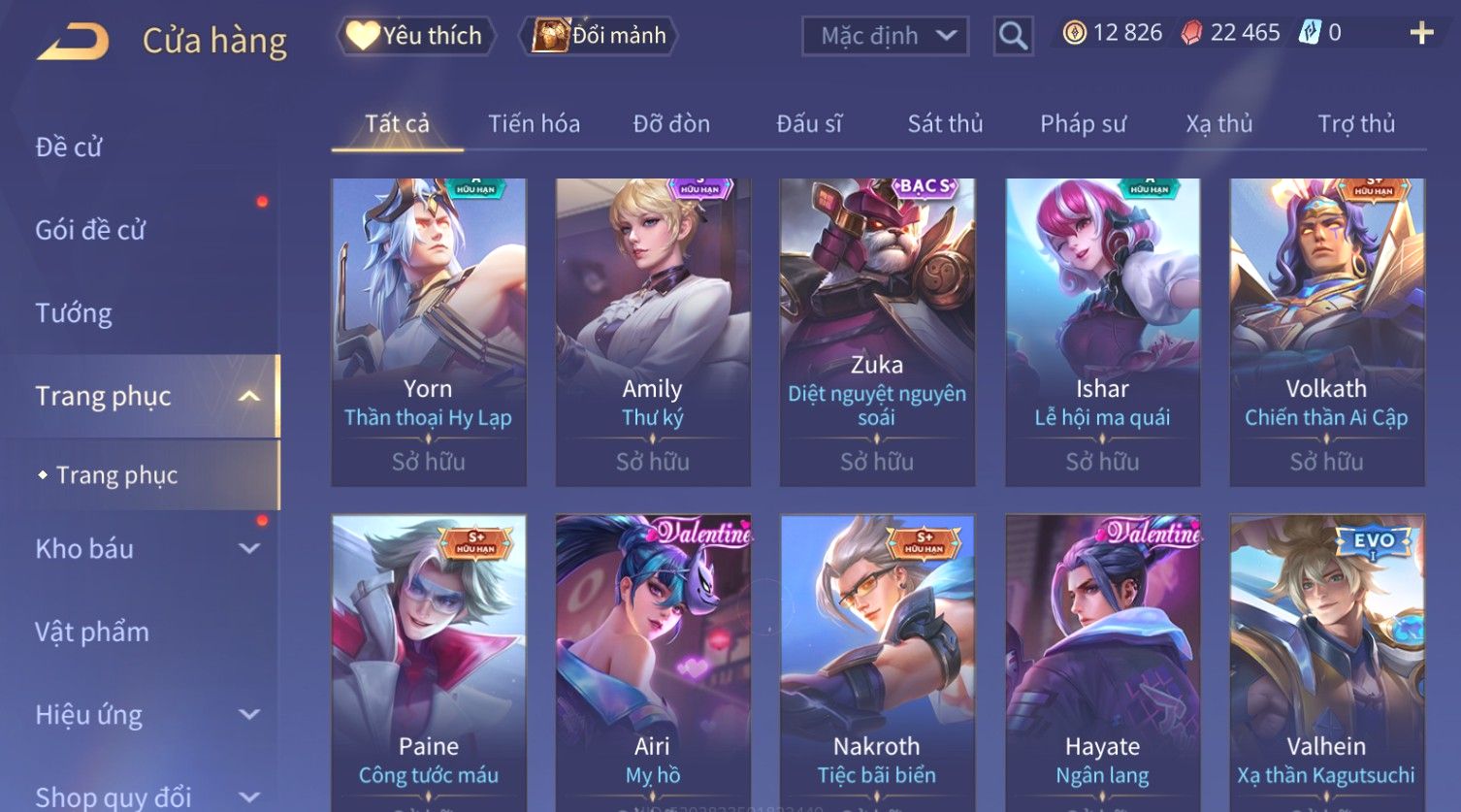The width and height of the screenshot is (1461, 812).
Task: Select Yorn Thần thoại Hy Lạp skin card
Action: click(428, 330)
